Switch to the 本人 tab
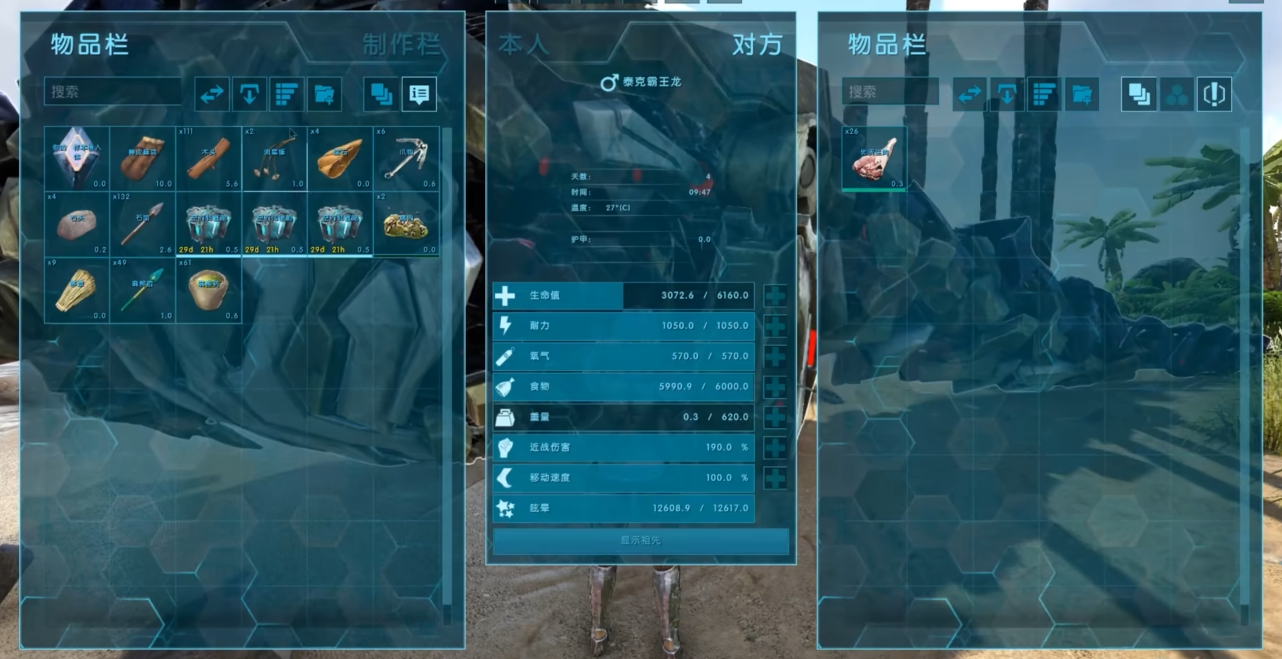Viewport: 1282px width, 659px height. 524,45
